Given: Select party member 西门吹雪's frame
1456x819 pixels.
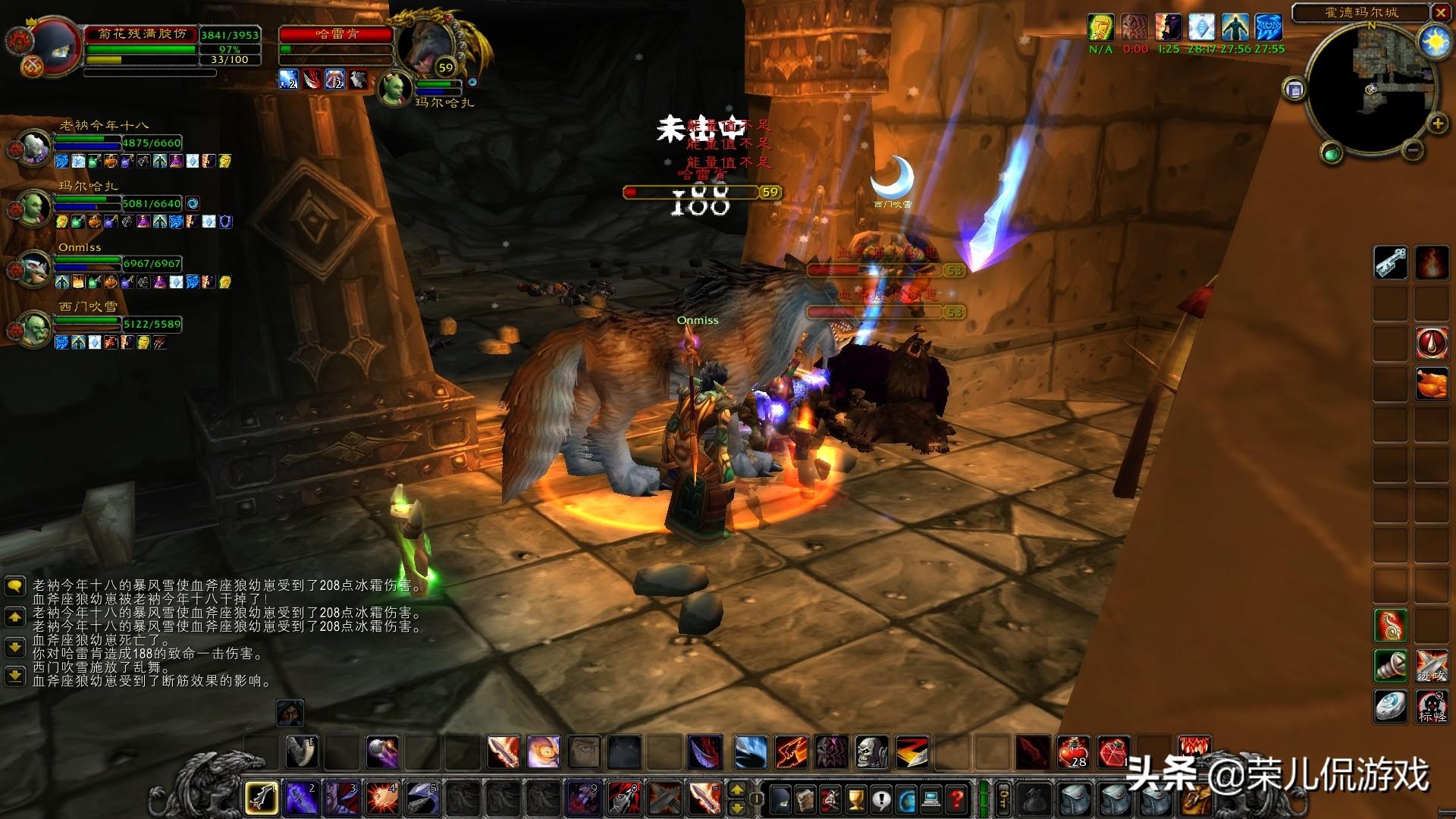Looking at the screenshot, I should 33,328.
